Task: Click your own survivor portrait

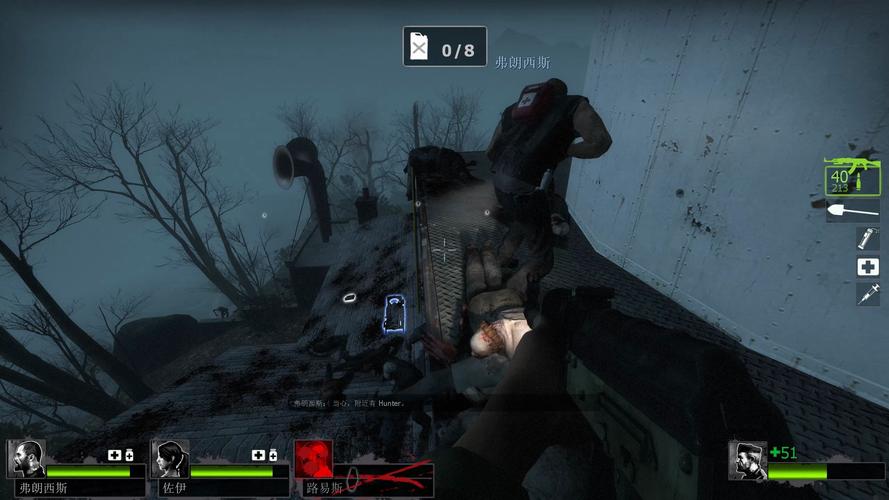Action: point(746,460)
